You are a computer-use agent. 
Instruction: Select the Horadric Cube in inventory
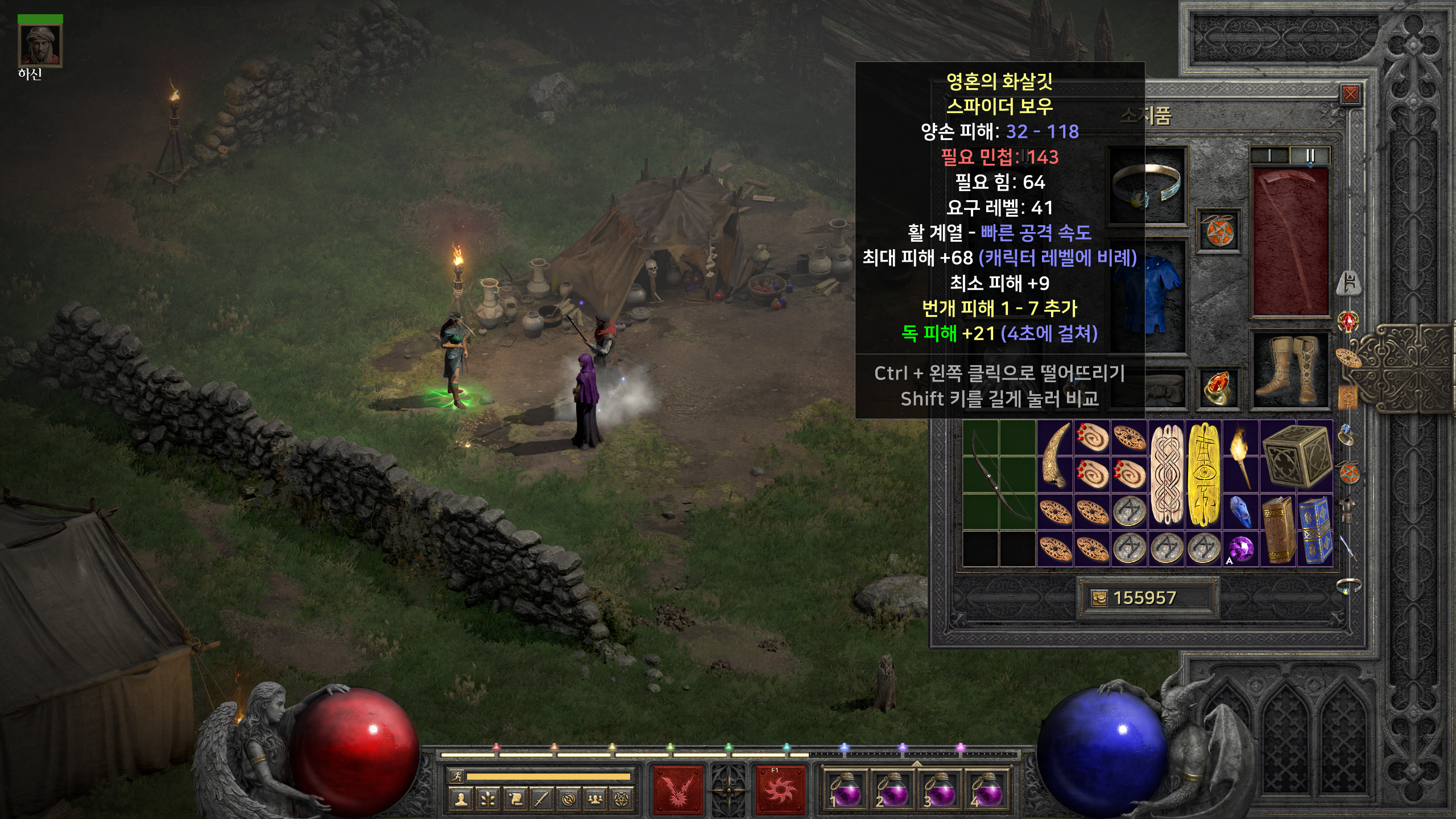click(1297, 457)
